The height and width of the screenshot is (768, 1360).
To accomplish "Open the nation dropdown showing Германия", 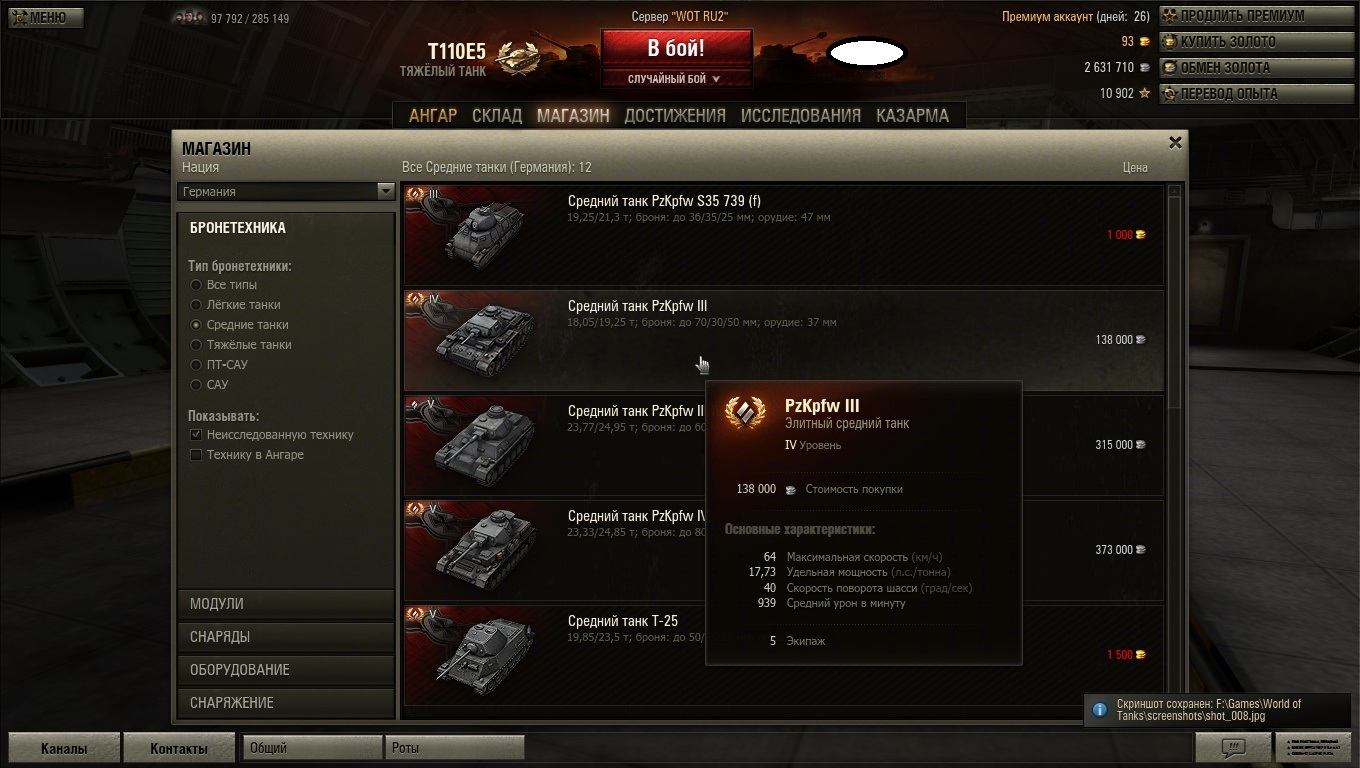I will click(286, 191).
